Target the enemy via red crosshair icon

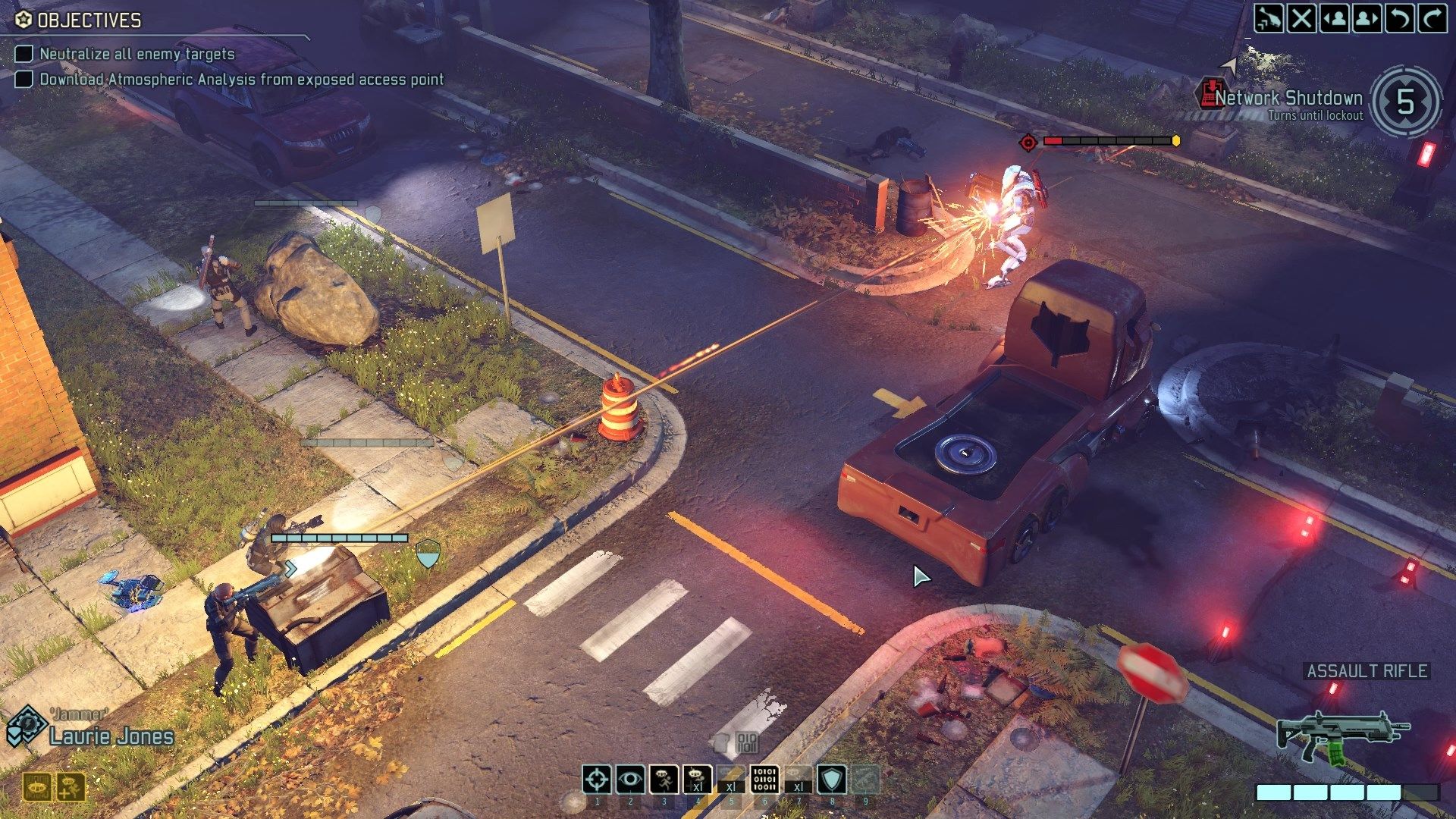point(1028,142)
